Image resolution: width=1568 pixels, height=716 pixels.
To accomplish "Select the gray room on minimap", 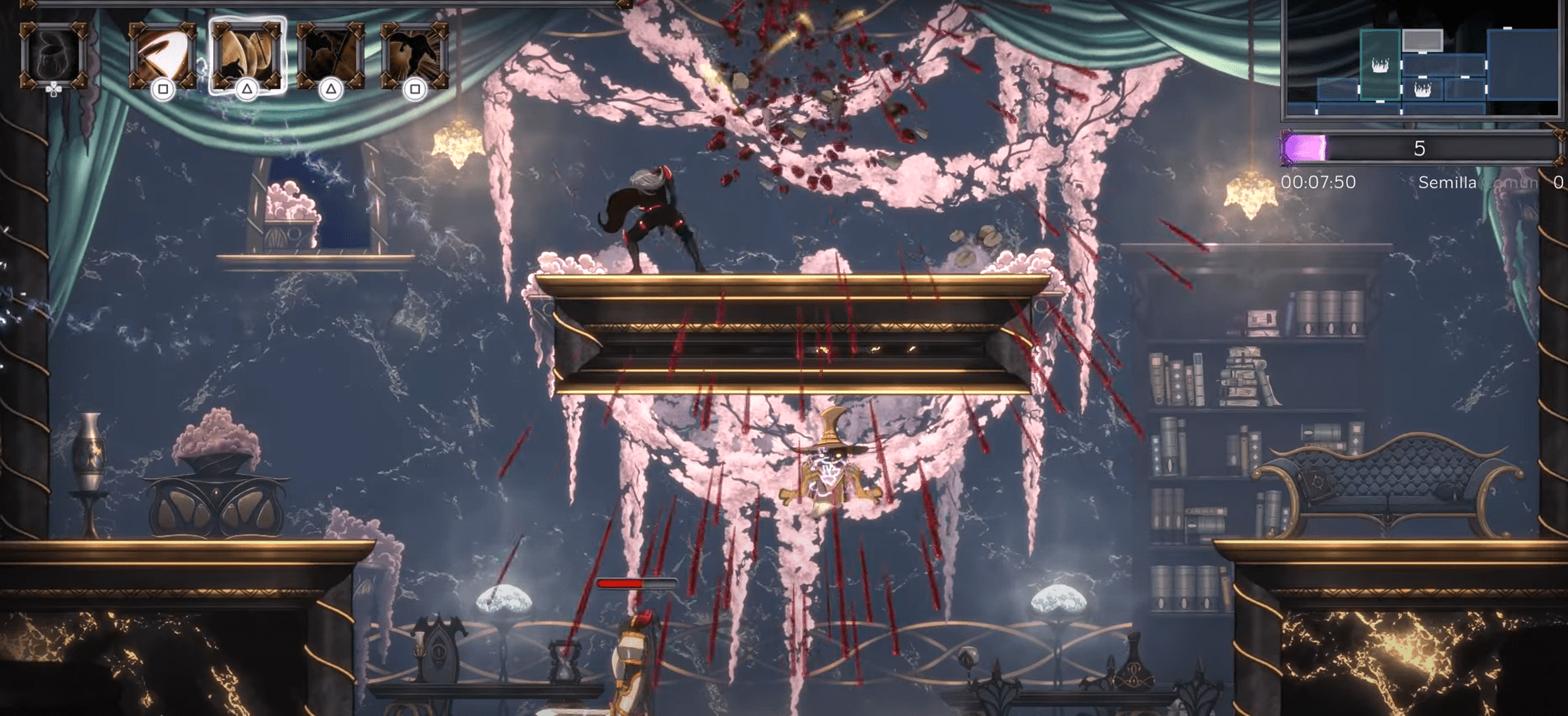I will tap(1422, 39).
